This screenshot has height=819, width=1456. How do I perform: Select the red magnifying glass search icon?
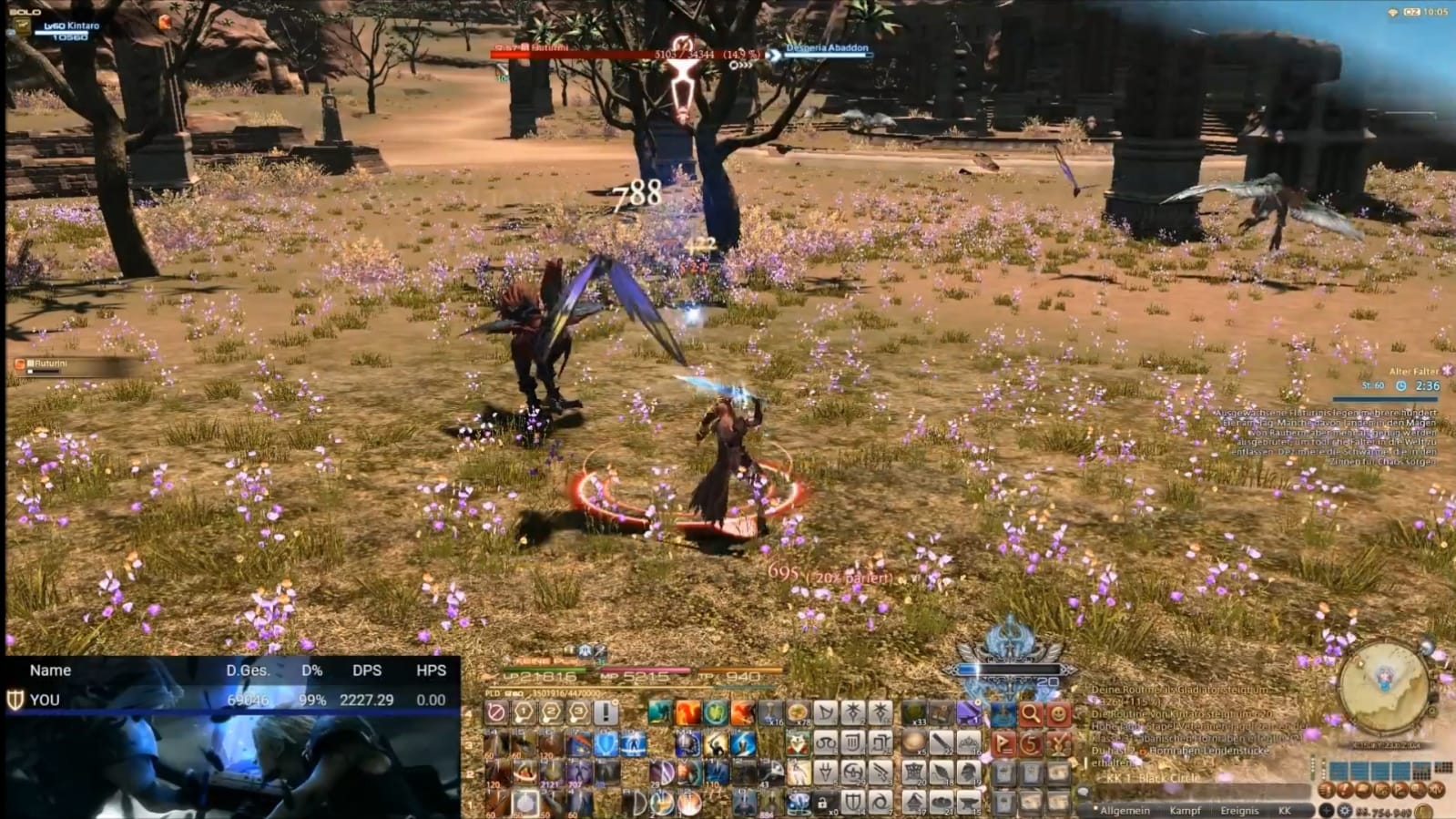[1030, 714]
